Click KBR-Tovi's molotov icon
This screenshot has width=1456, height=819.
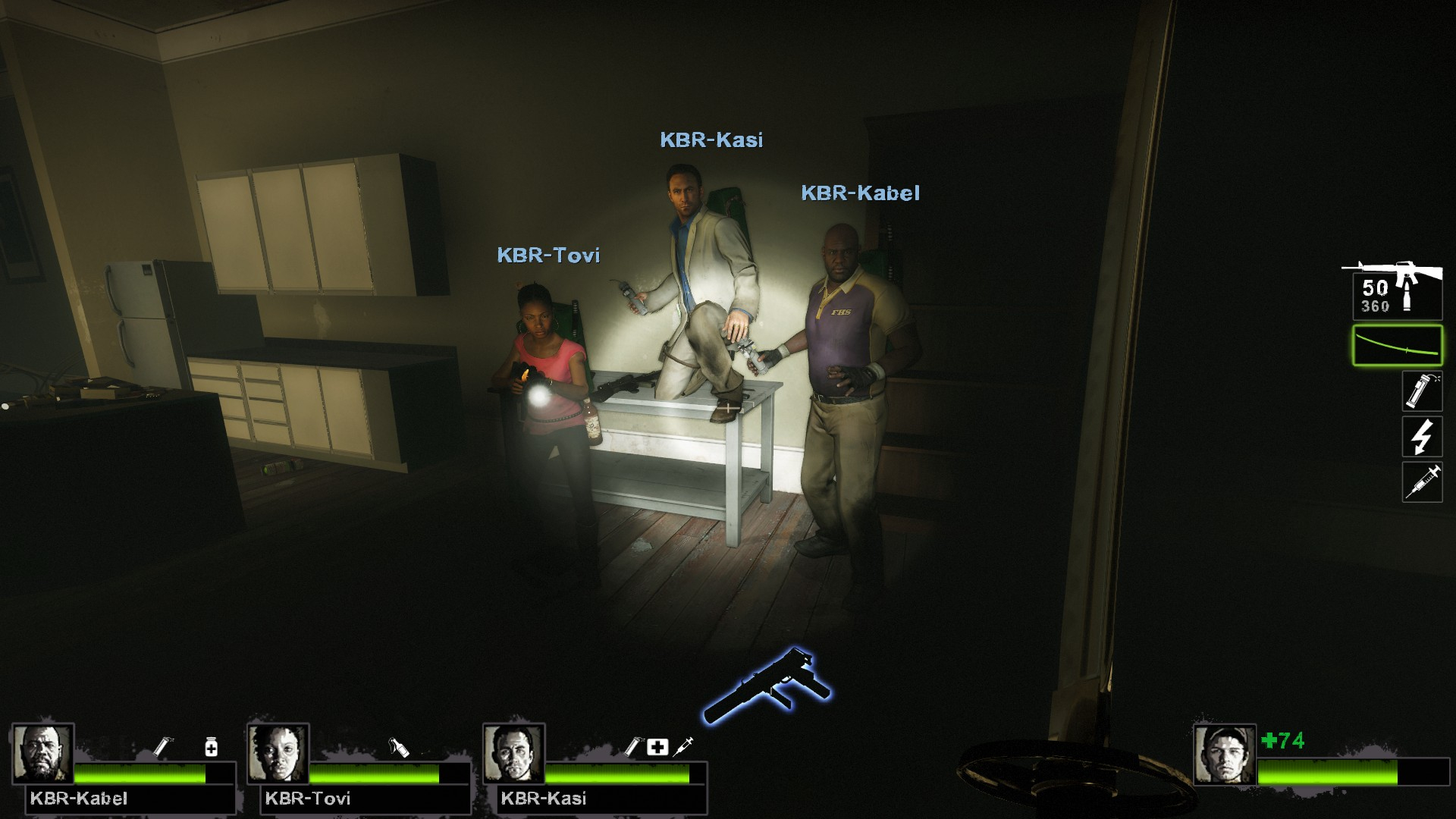click(x=399, y=747)
